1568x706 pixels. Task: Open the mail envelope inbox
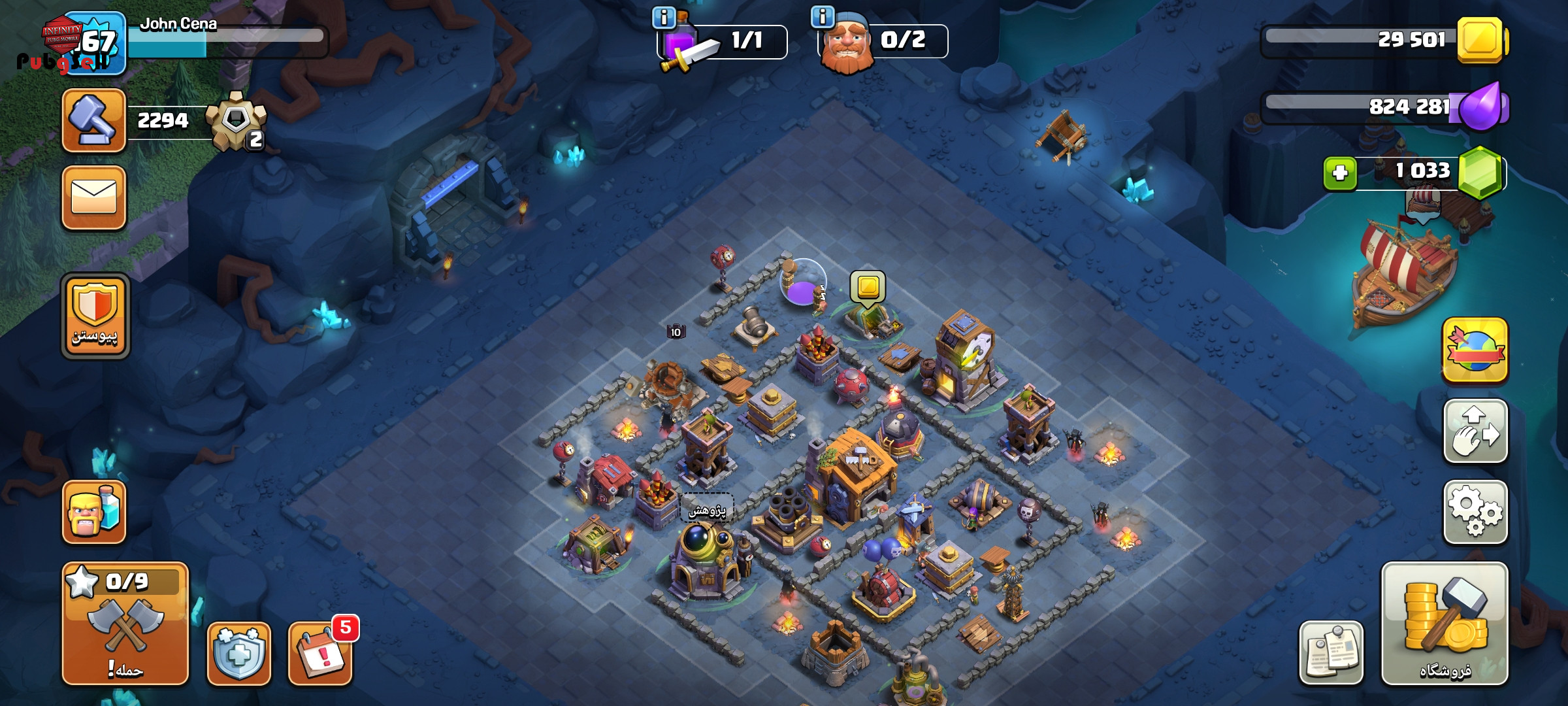pos(94,197)
